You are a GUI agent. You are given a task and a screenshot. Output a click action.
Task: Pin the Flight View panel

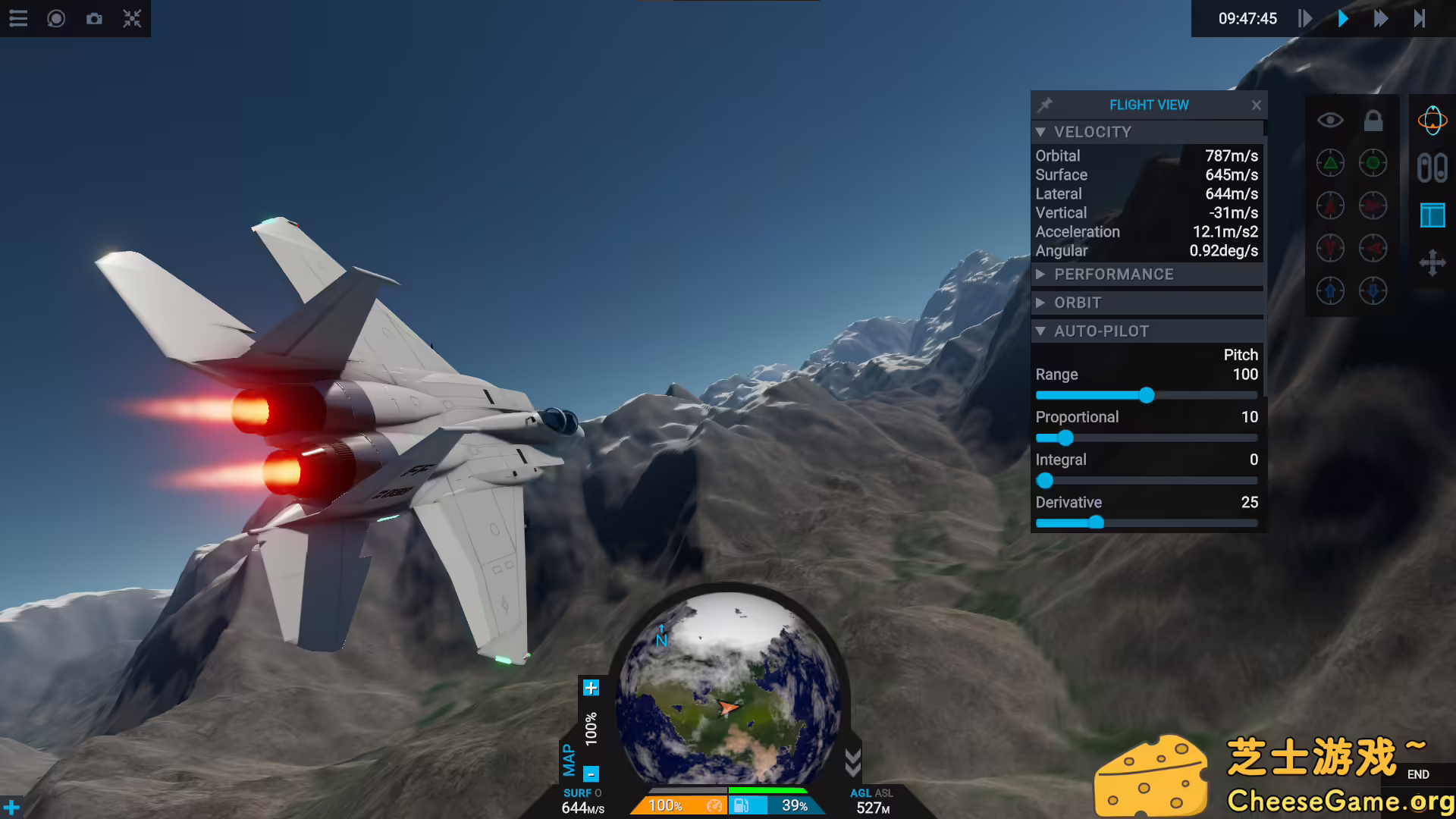click(x=1045, y=105)
